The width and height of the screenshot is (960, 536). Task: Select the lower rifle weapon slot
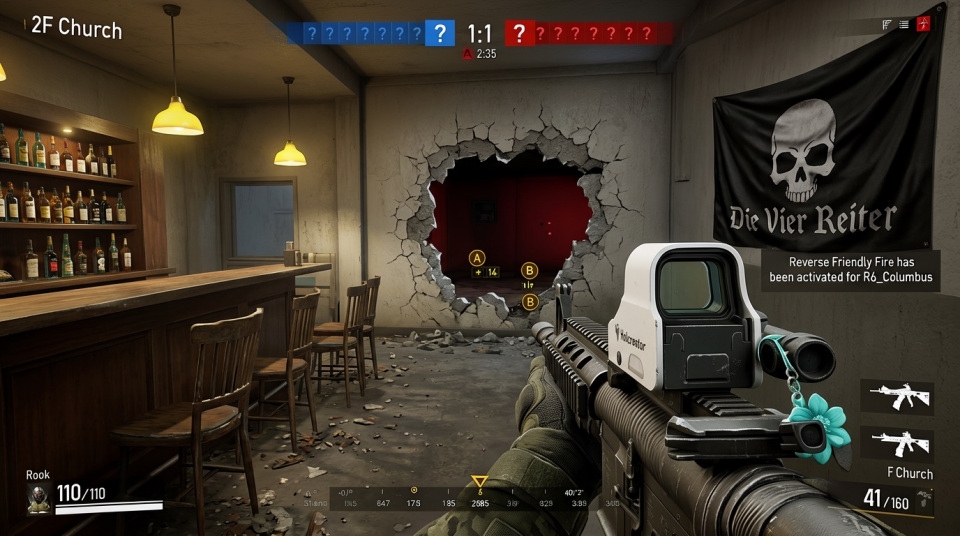coord(897,442)
